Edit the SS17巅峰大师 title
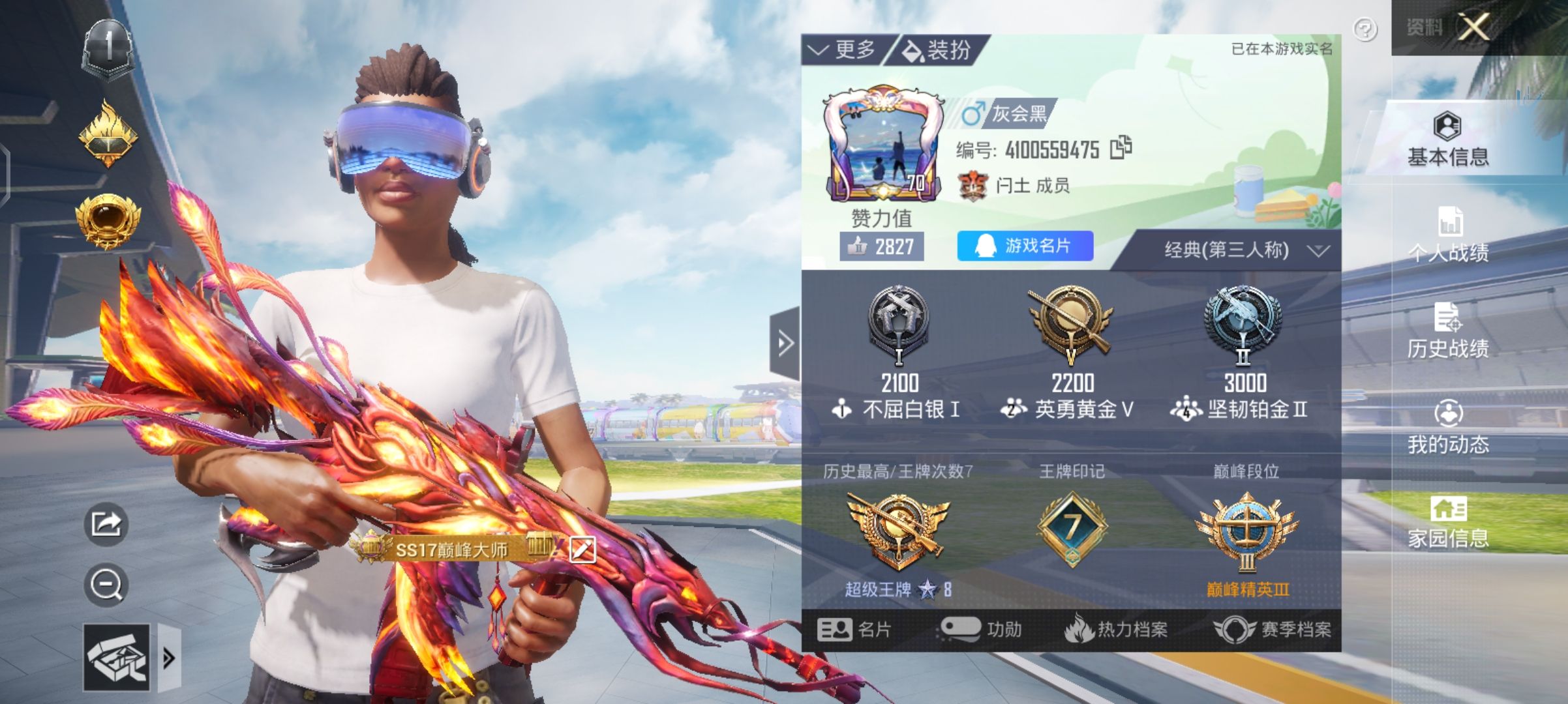This screenshot has height=704, width=1568. click(x=582, y=550)
